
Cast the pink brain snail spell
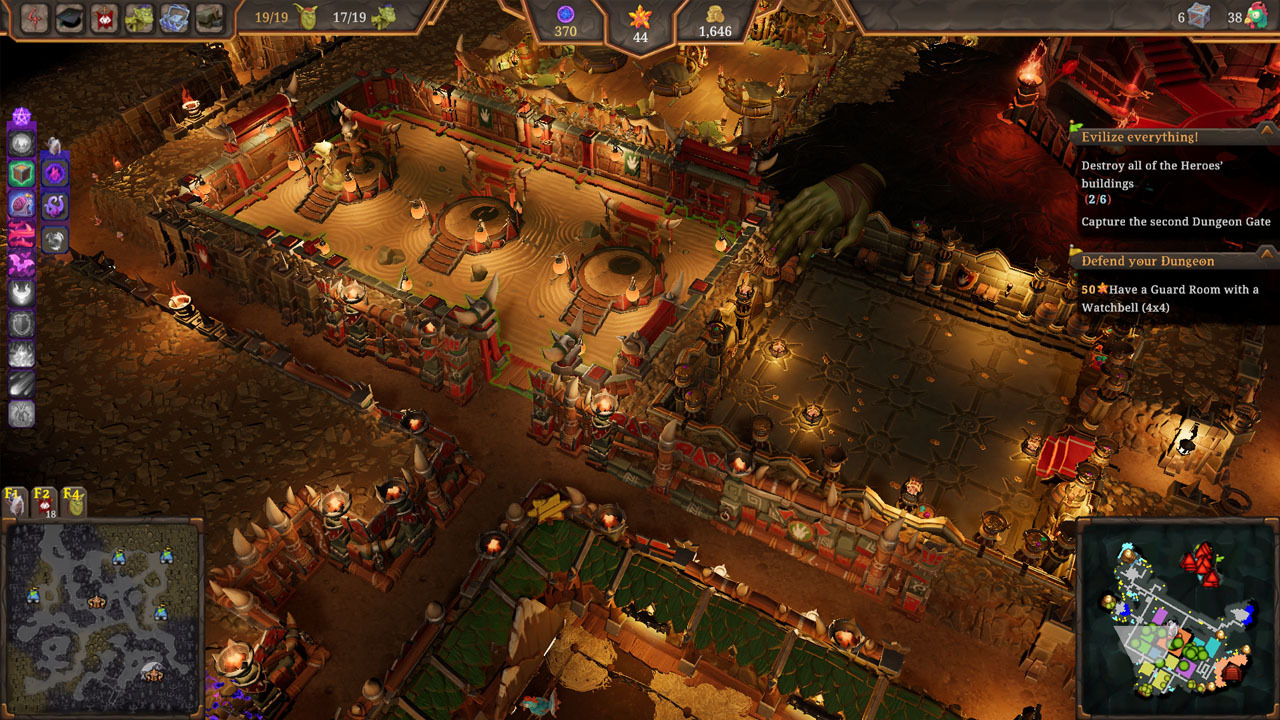click(22, 204)
